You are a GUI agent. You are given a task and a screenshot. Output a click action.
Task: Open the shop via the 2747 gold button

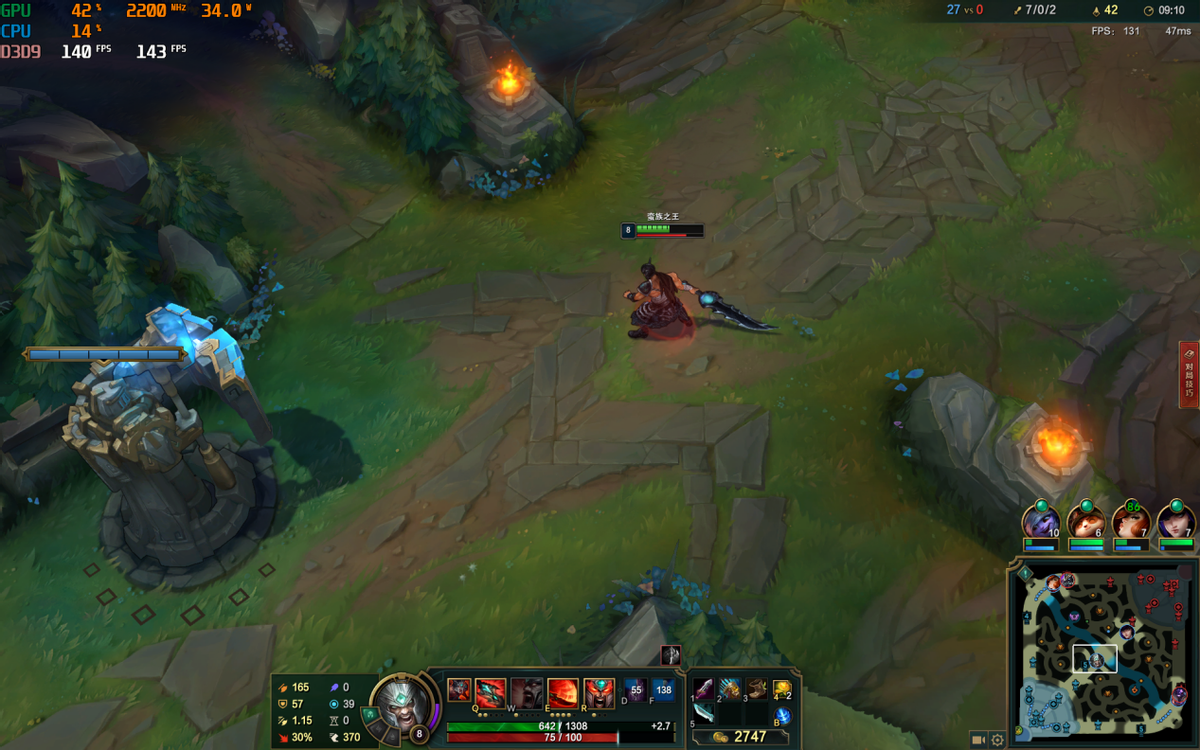point(741,737)
